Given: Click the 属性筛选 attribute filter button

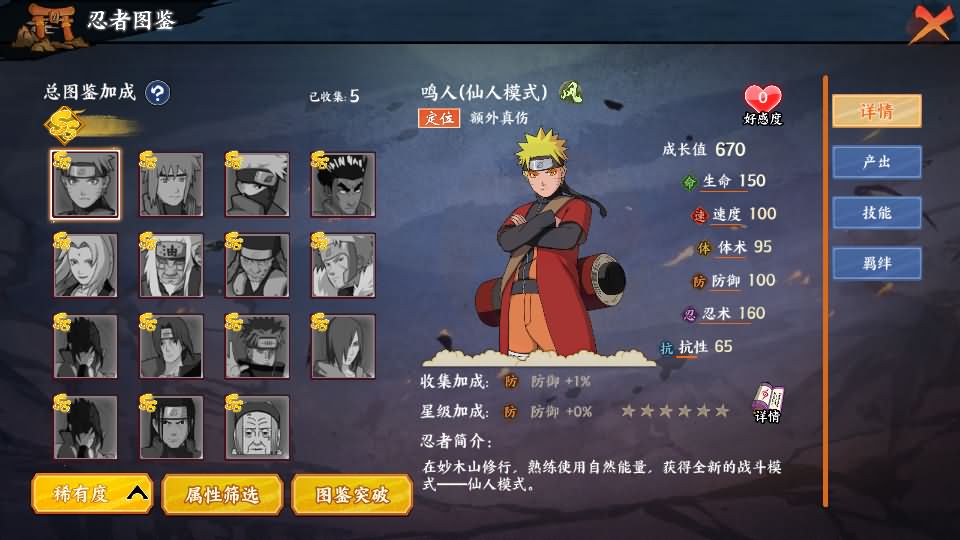Looking at the screenshot, I should pyautogui.click(x=221, y=494).
